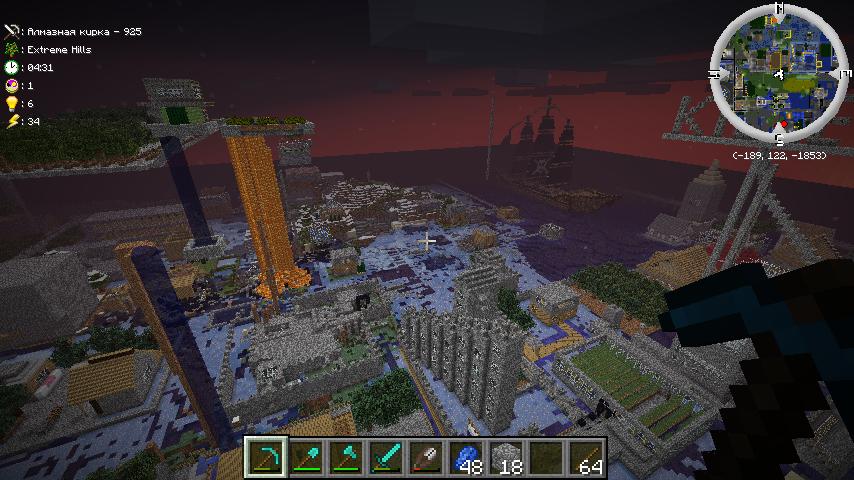The width and height of the screenshot is (854, 480).
Task: Equip the diamond sword from the hotbar
Action: [x=387, y=457]
